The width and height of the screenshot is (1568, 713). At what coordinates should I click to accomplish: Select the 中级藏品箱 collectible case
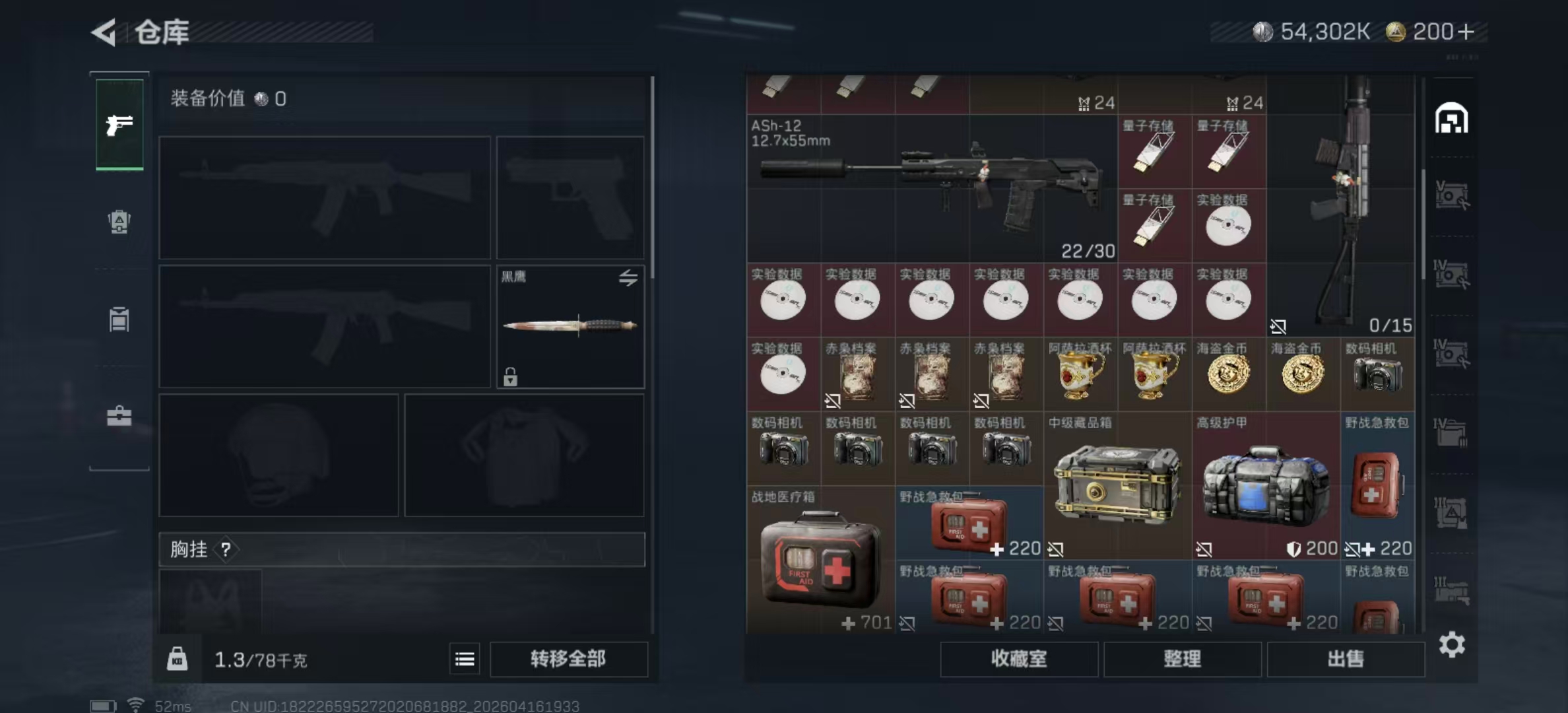point(1117,487)
